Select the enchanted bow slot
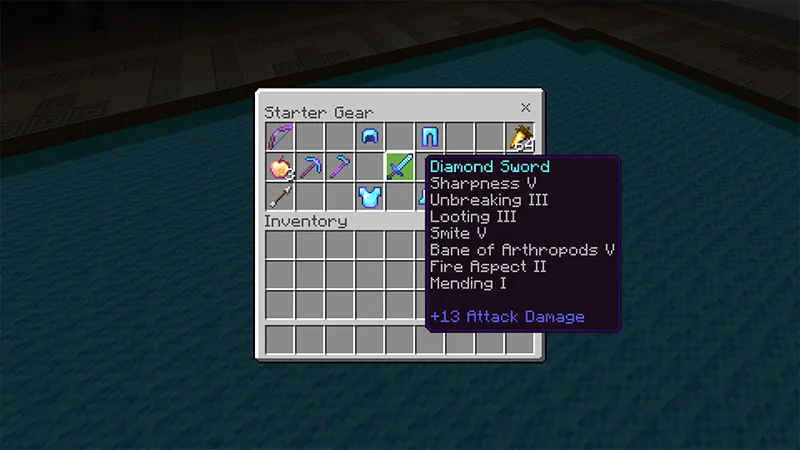The height and width of the screenshot is (450, 800). click(x=280, y=136)
